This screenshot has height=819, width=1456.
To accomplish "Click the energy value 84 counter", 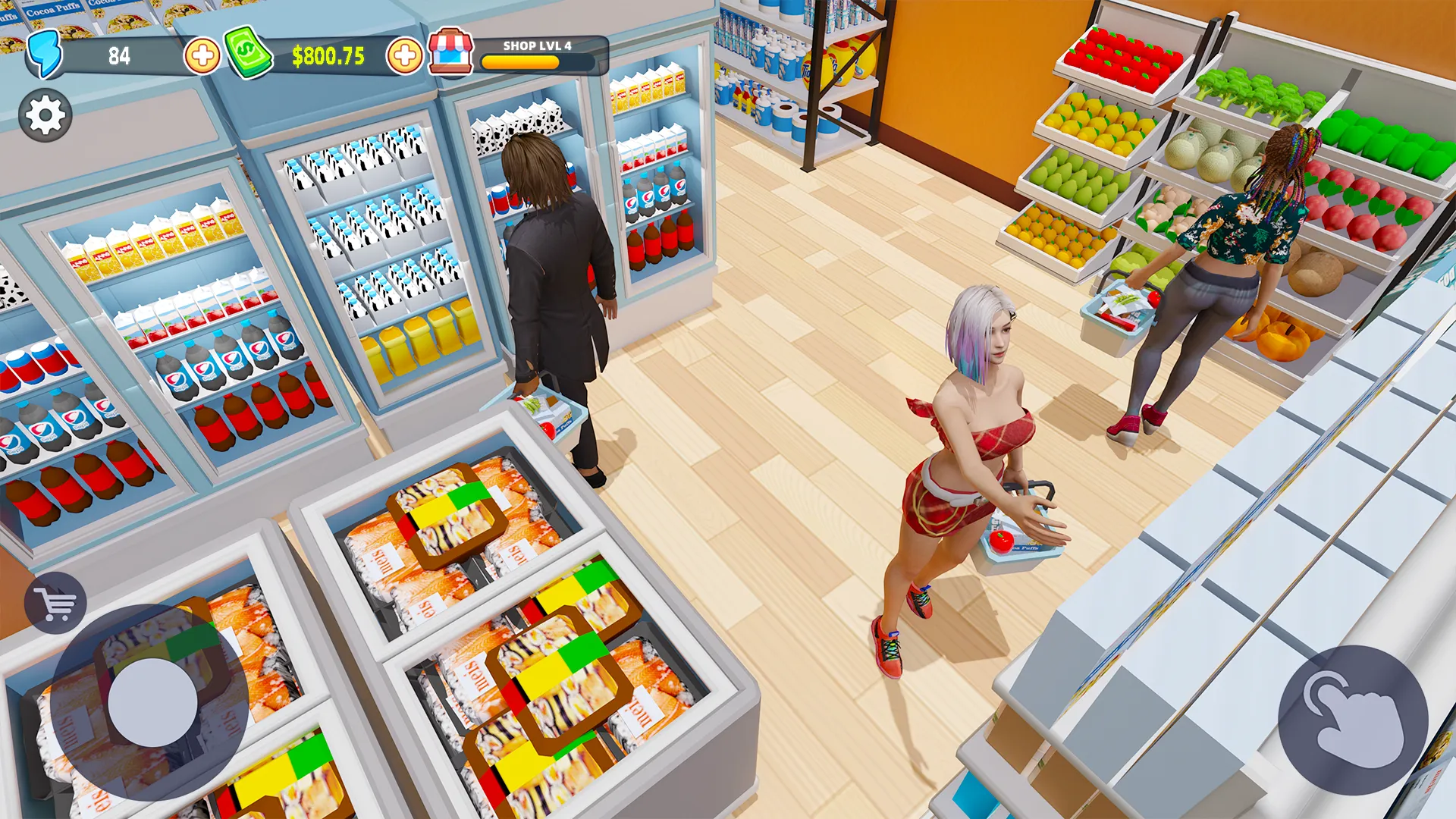I will pyautogui.click(x=118, y=55).
